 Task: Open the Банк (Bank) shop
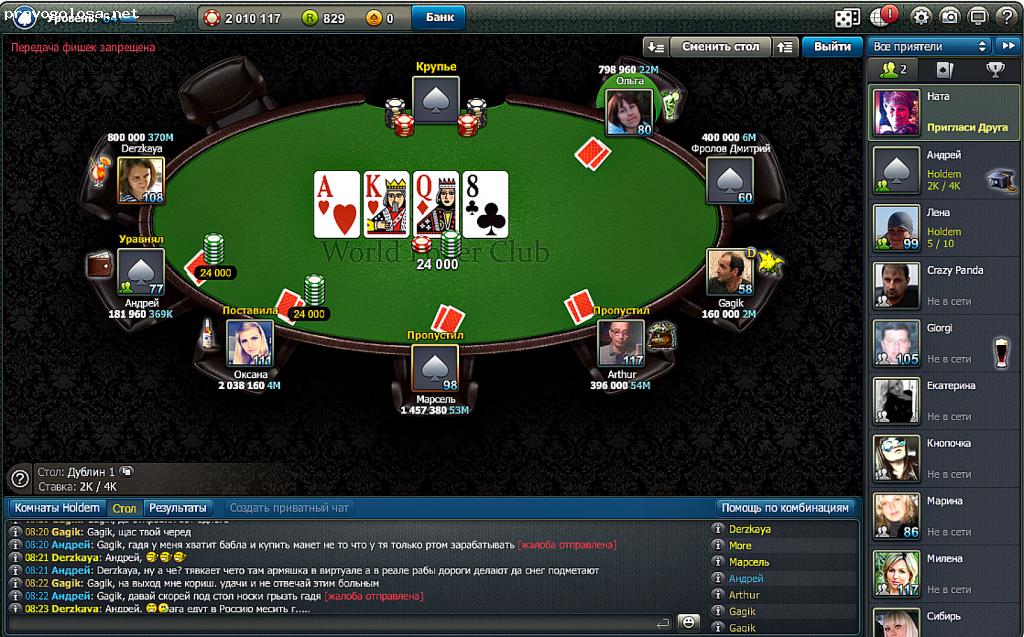tap(439, 17)
